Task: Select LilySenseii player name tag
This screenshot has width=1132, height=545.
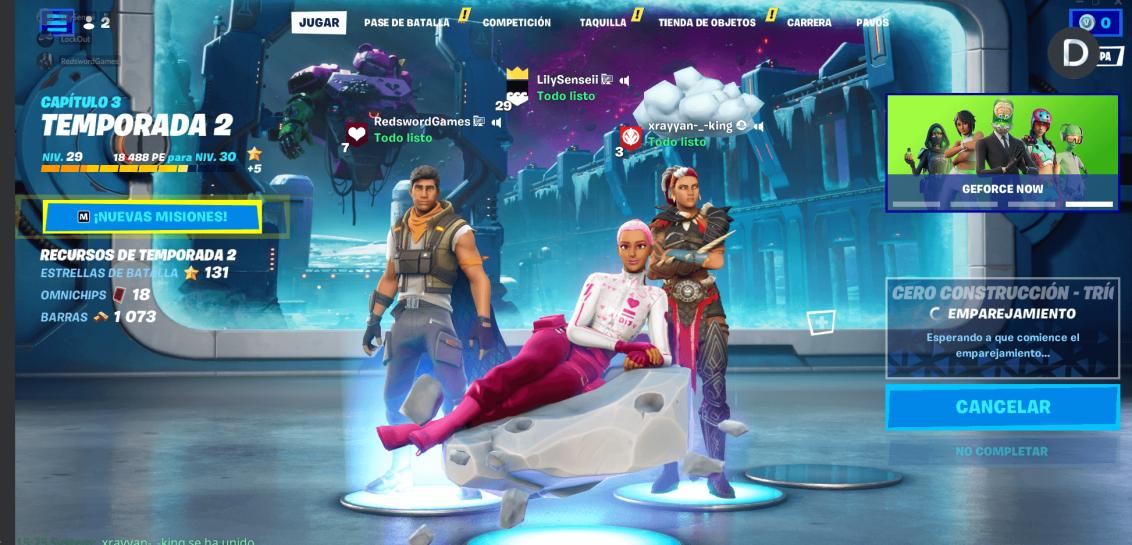Action: (567, 80)
